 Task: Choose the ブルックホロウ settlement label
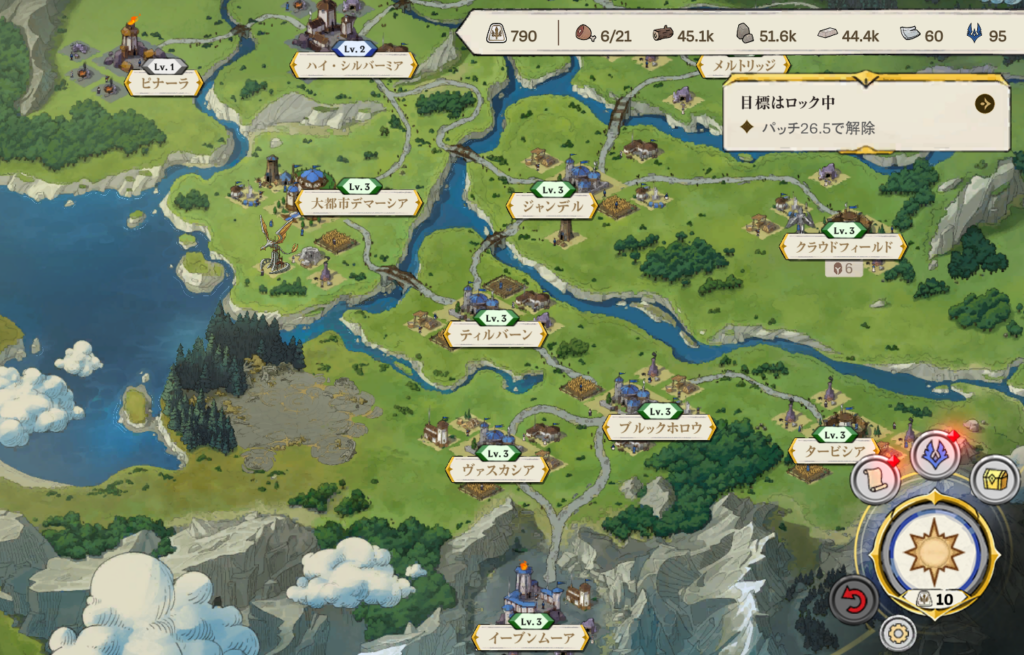[x=659, y=428]
